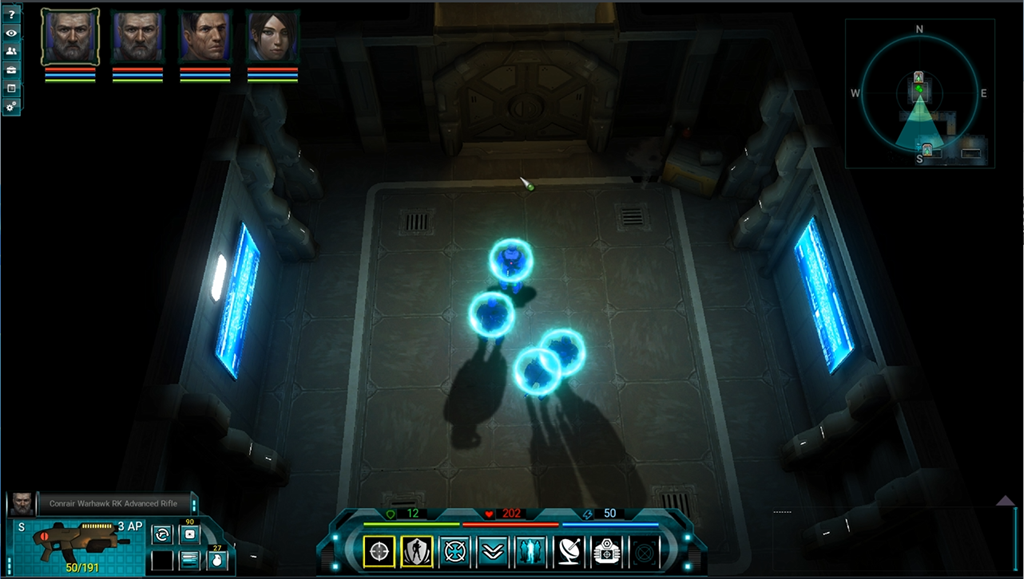Activate the satellite dish scan ability
Viewport: 1024px width, 579px height.
(x=568, y=551)
